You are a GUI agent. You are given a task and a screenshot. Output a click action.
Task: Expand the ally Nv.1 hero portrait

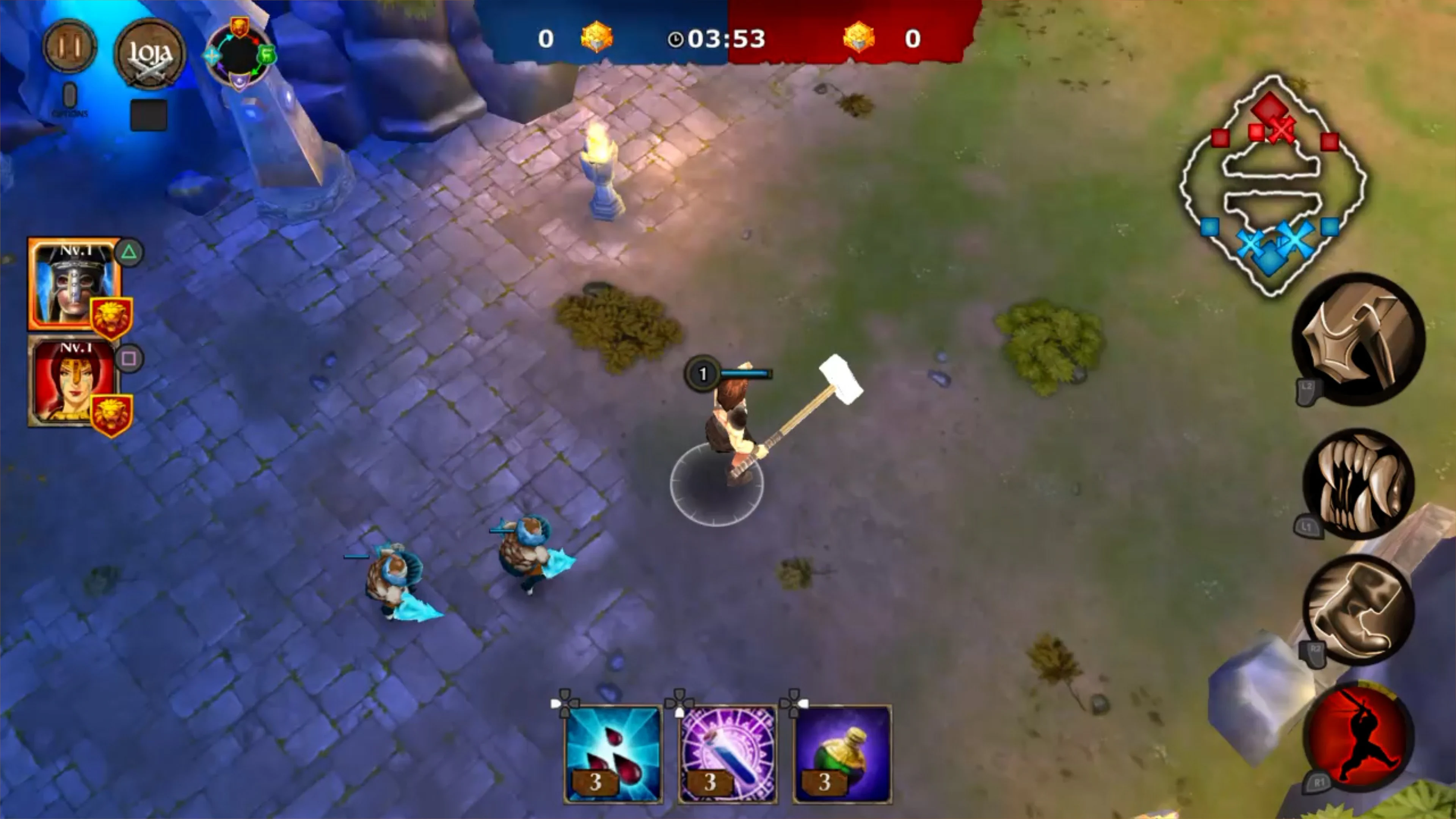(74, 384)
